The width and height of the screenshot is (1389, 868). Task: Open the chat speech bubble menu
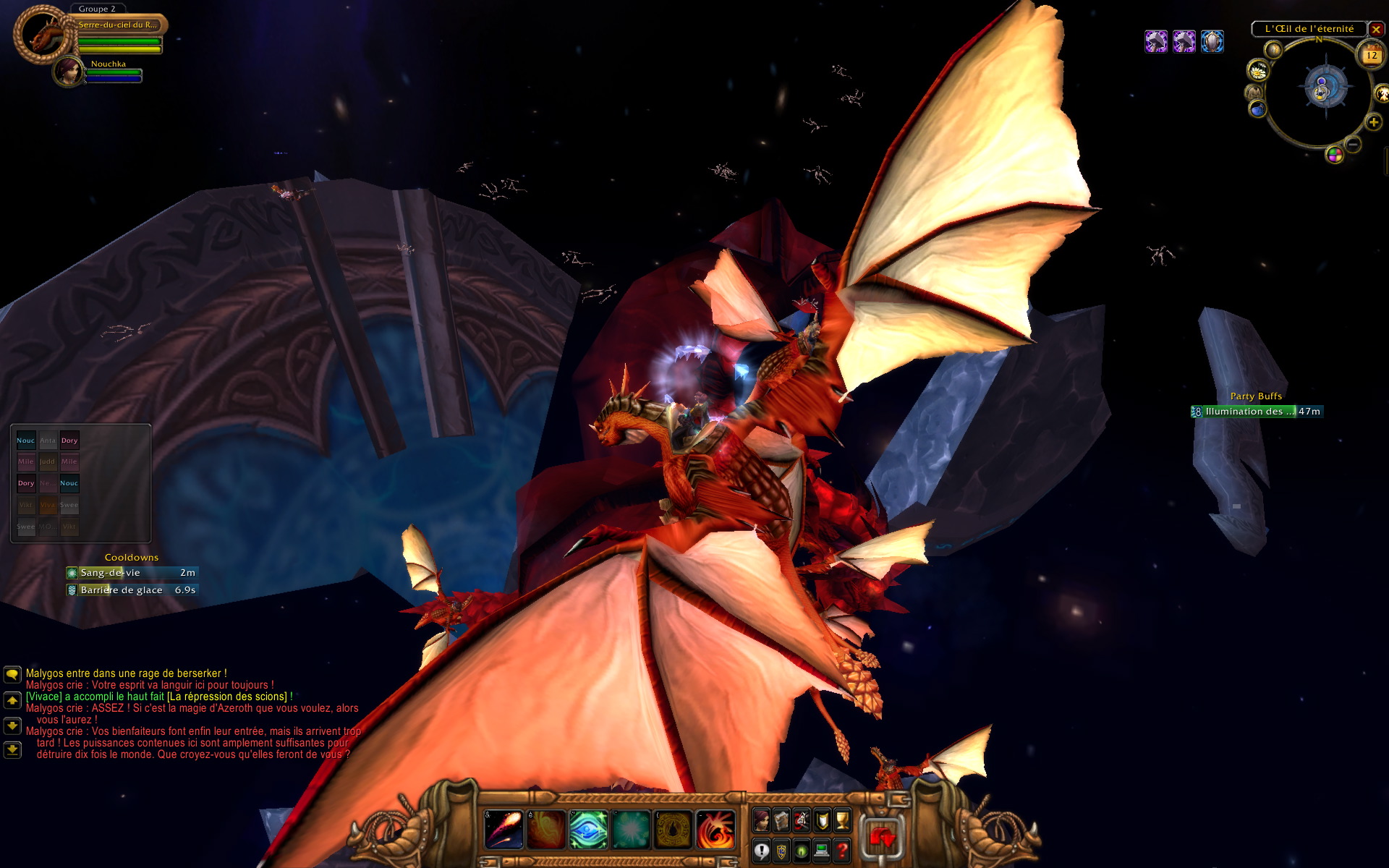pyautogui.click(x=12, y=674)
